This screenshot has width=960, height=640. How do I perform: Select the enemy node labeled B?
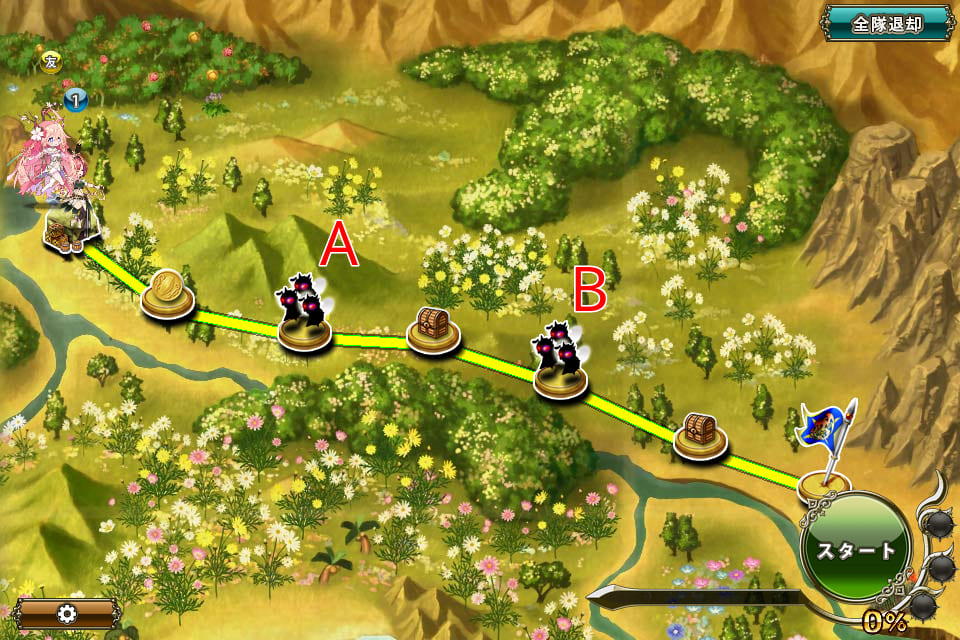pyautogui.click(x=558, y=364)
